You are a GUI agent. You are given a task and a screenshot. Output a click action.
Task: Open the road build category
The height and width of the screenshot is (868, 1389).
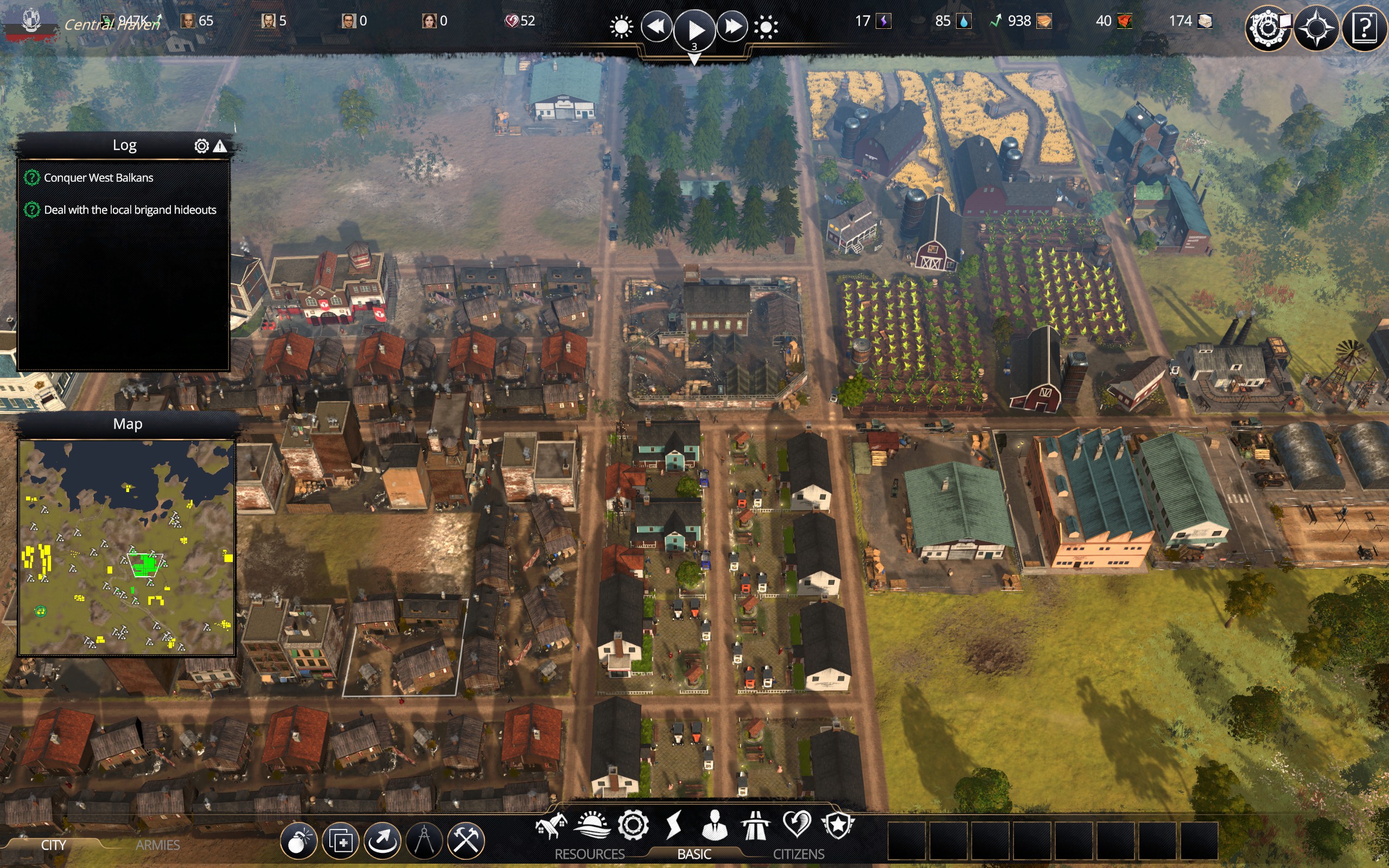coord(755,826)
